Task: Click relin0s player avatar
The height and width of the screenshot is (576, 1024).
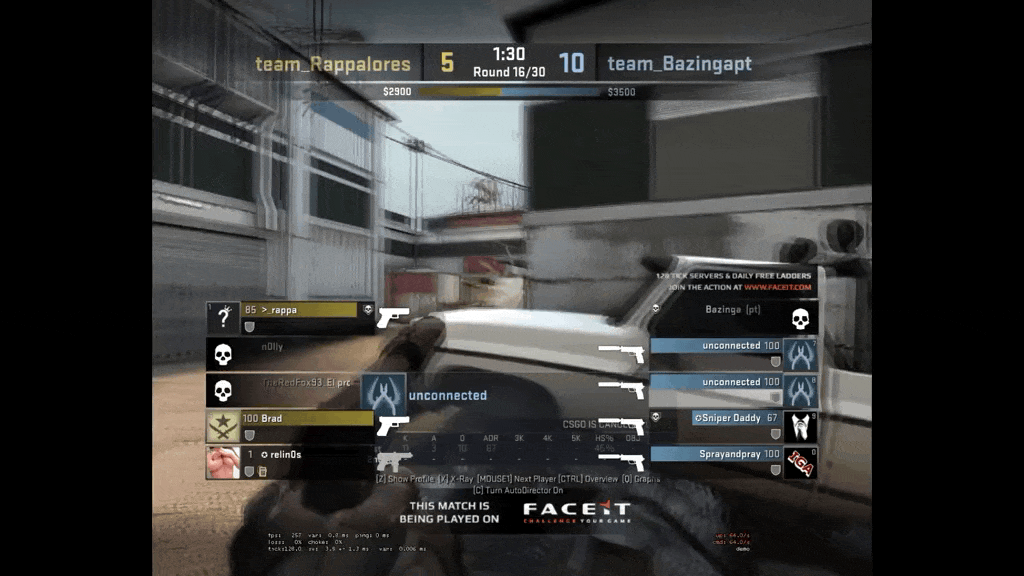Action: (x=223, y=462)
